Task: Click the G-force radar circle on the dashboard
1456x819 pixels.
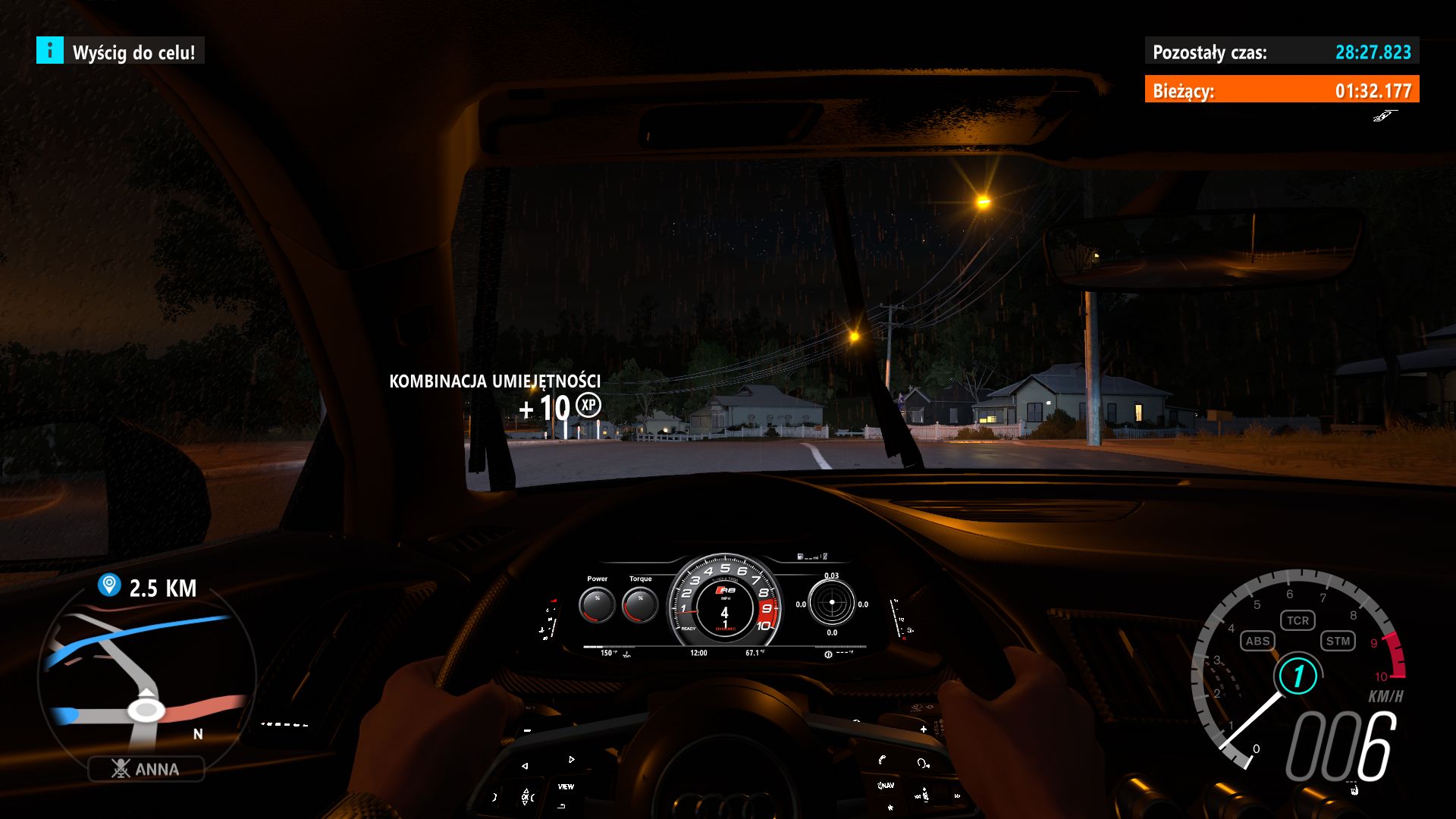Action: (831, 601)
